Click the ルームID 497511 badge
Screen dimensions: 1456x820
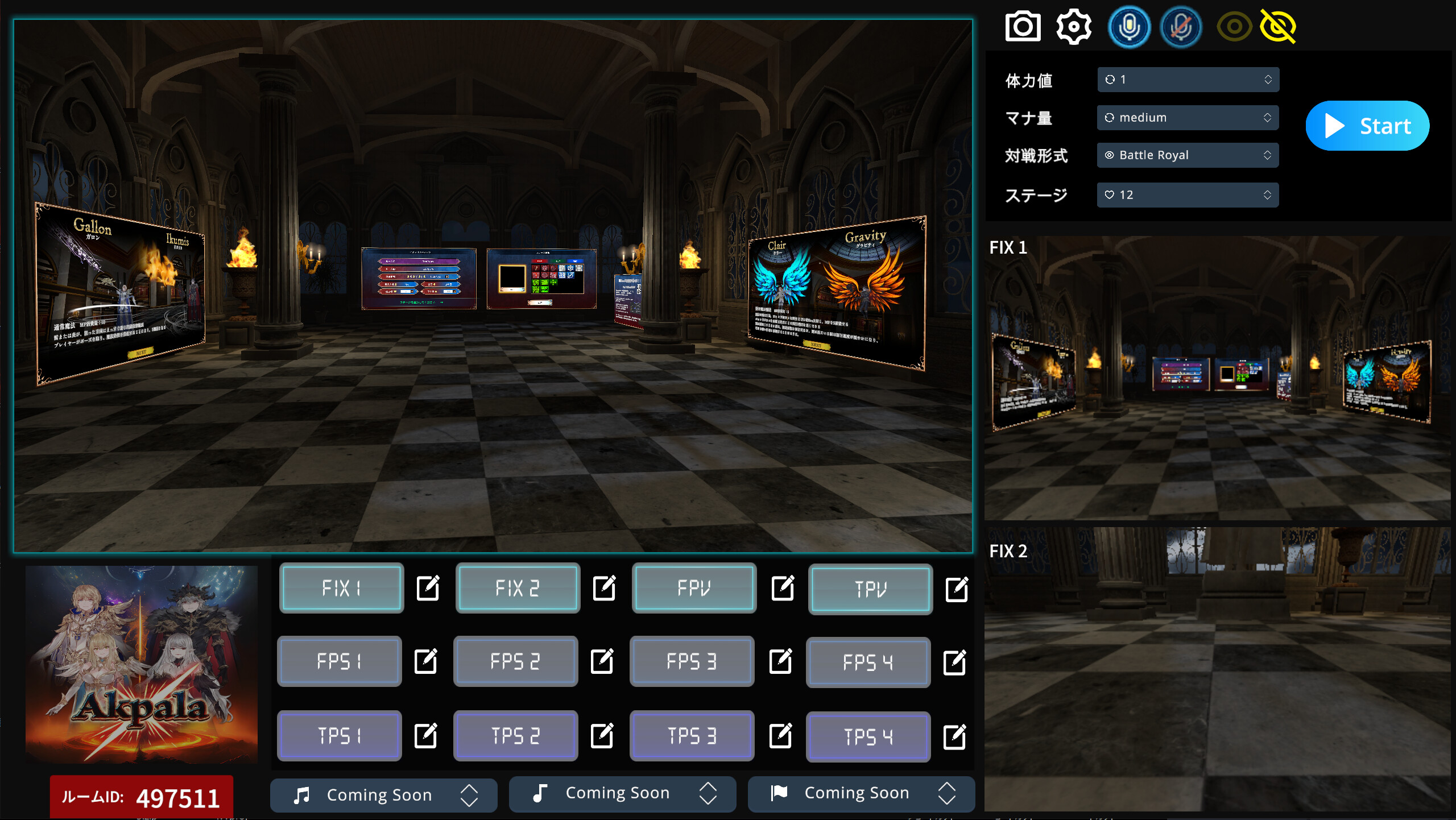pos(142,797)
